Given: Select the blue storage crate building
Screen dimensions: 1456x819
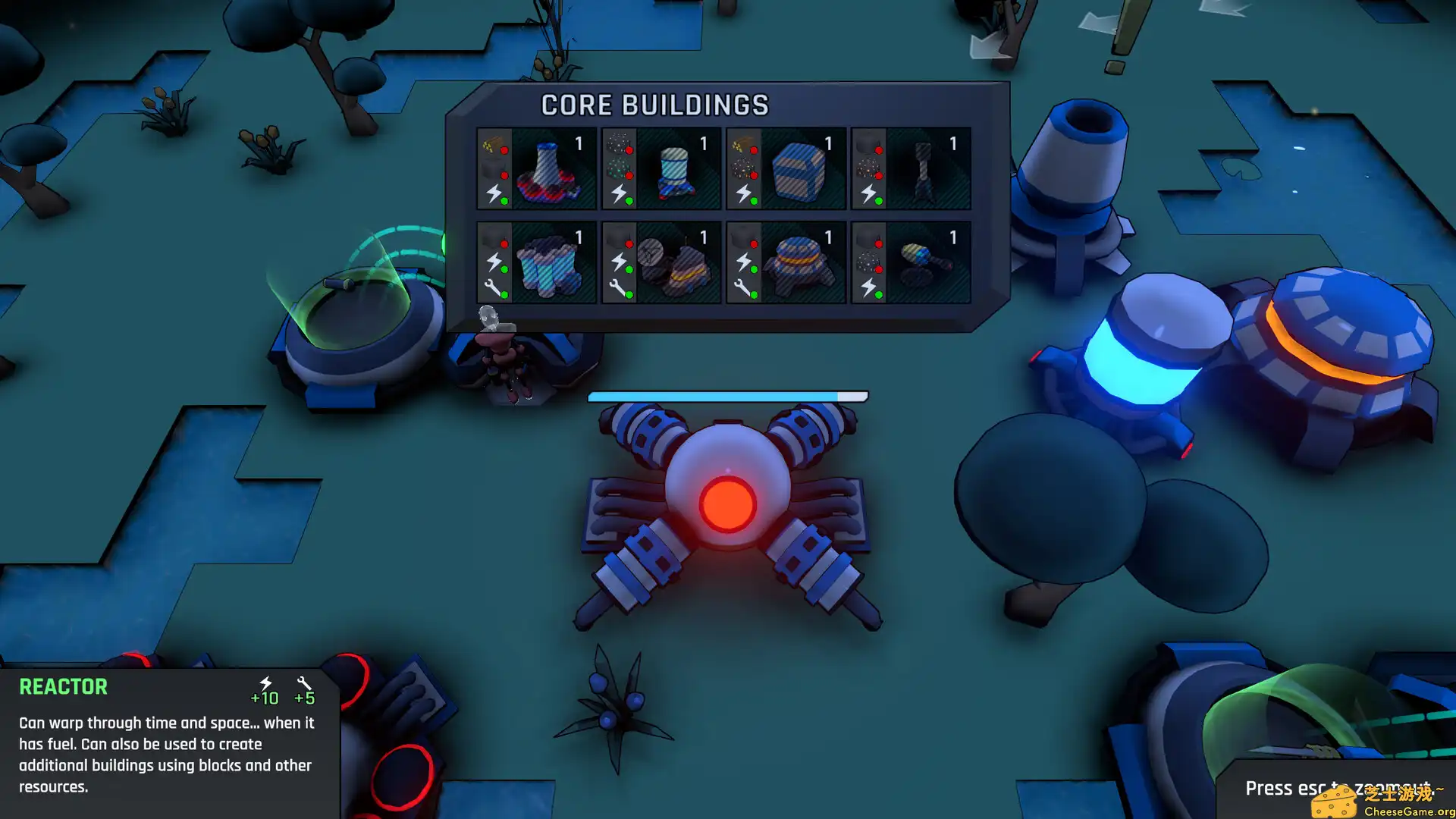Looking at the screenshot, I should (x=798, y=172).
